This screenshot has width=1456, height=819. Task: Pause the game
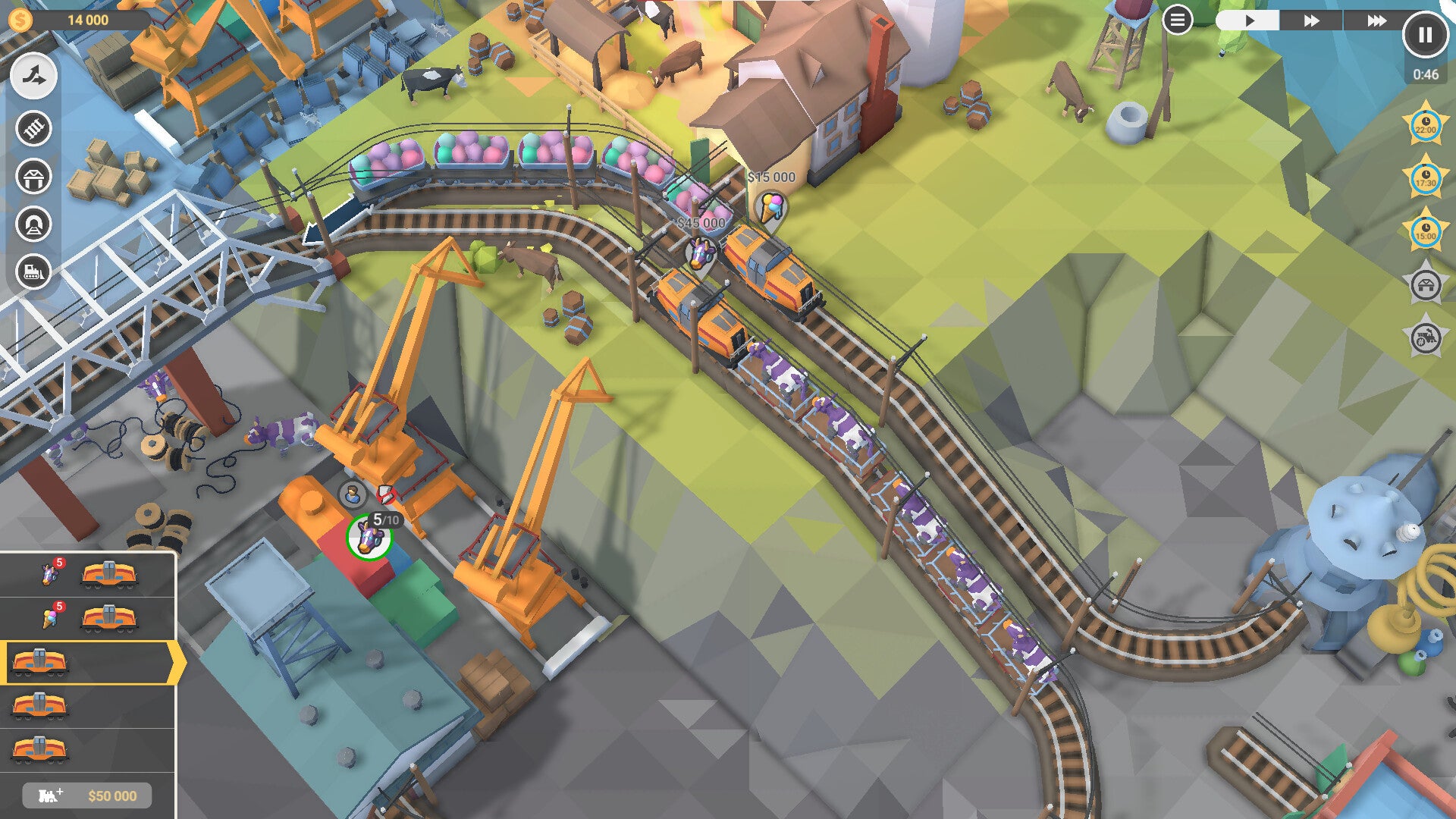(1425, 35)
